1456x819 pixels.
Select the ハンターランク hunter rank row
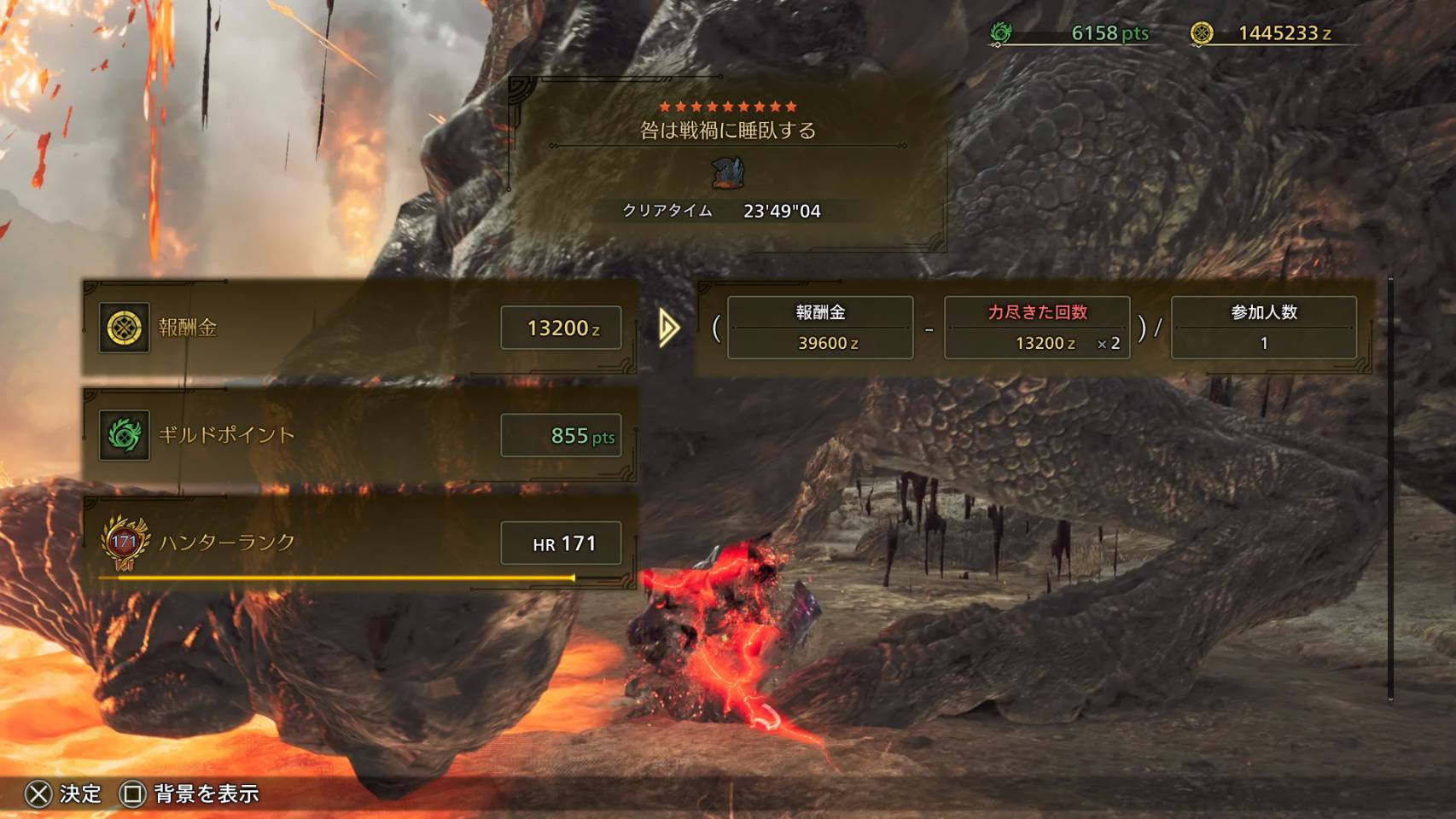coord(359,543)
